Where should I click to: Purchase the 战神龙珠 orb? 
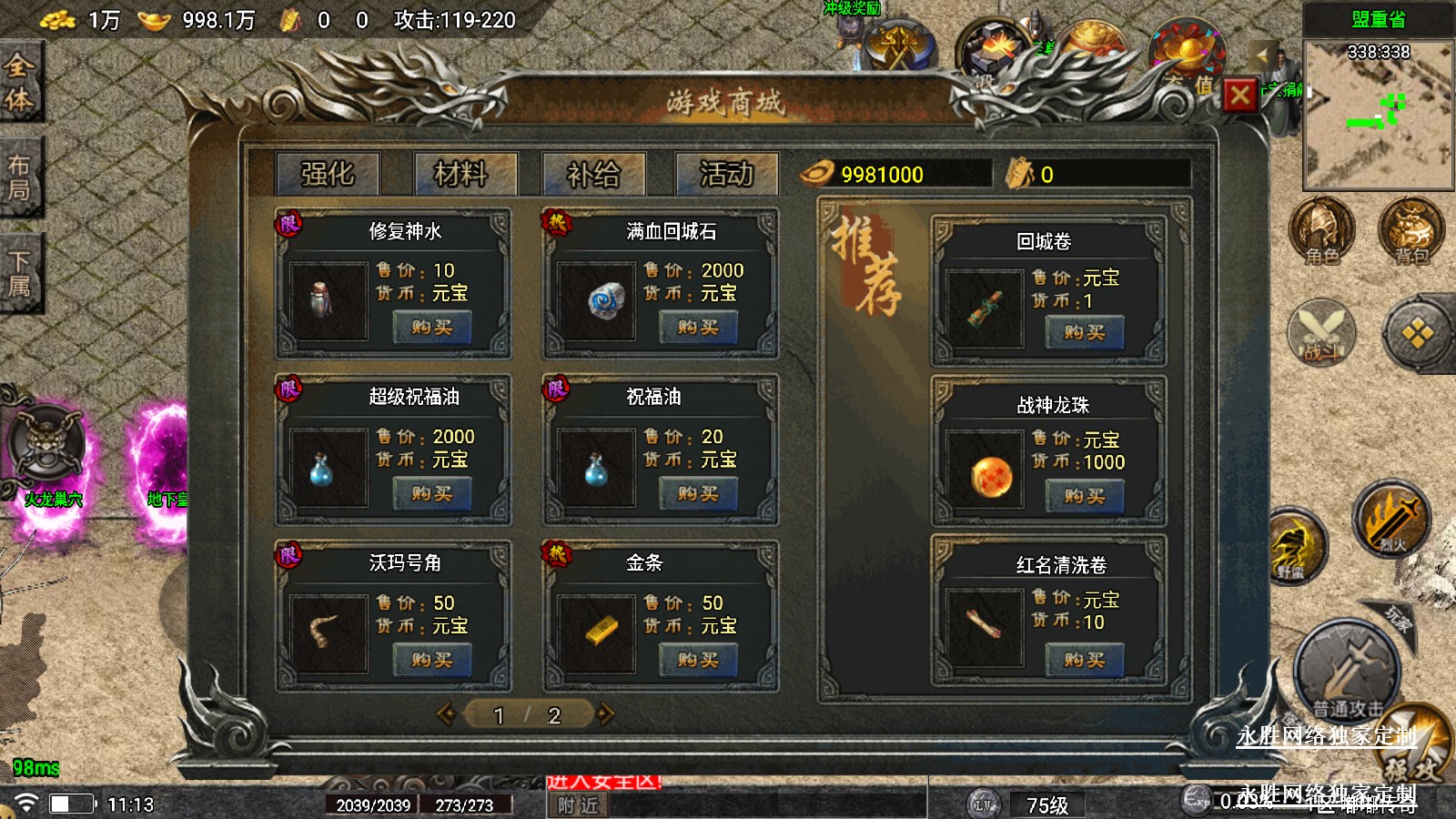point(1084,497)
